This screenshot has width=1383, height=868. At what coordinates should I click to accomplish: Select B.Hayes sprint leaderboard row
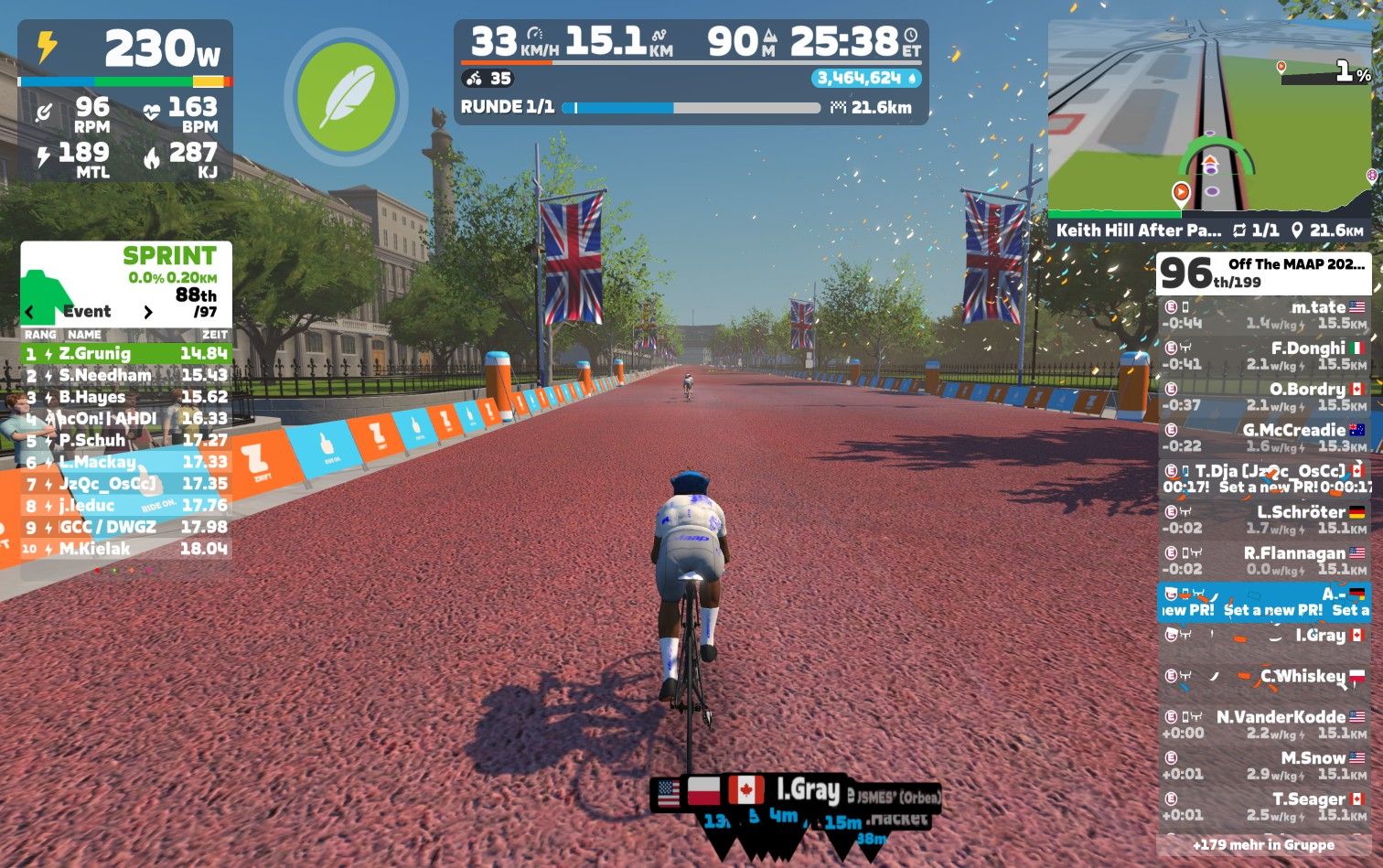point(126,397)
